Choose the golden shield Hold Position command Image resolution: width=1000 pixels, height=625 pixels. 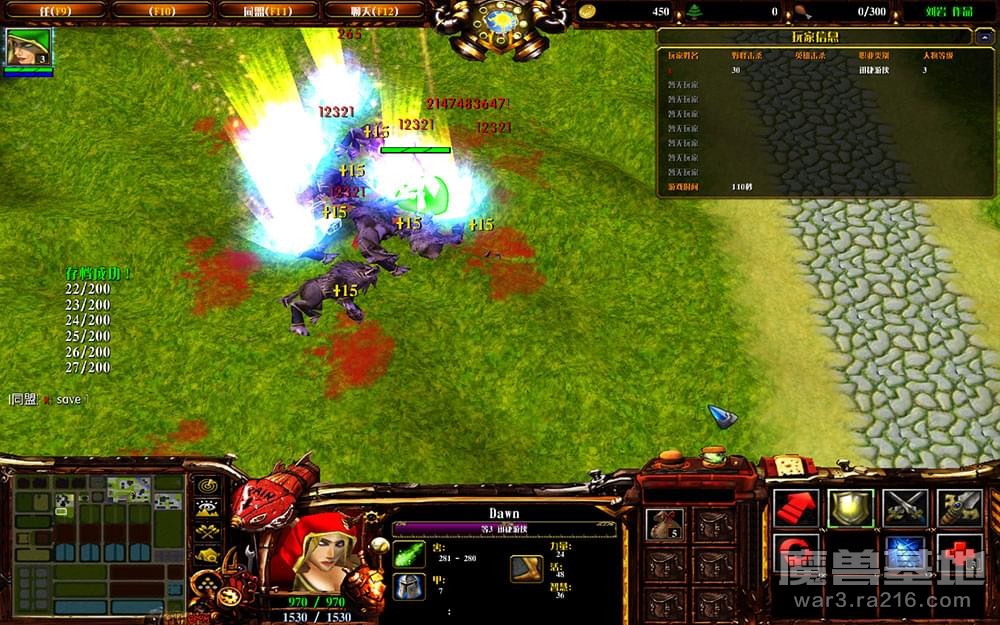(850, 507)
